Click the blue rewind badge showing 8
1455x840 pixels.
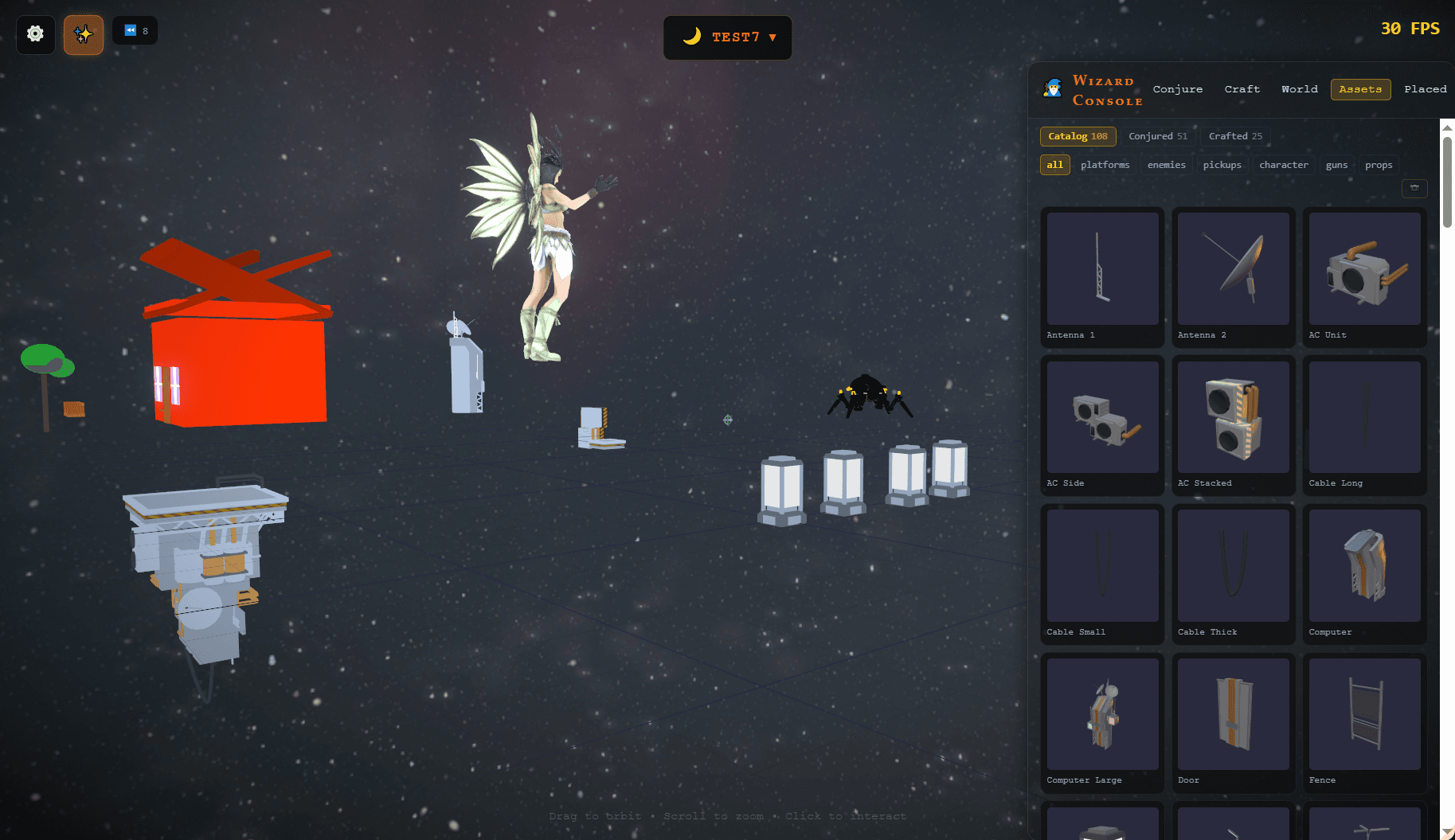[134, 30]
